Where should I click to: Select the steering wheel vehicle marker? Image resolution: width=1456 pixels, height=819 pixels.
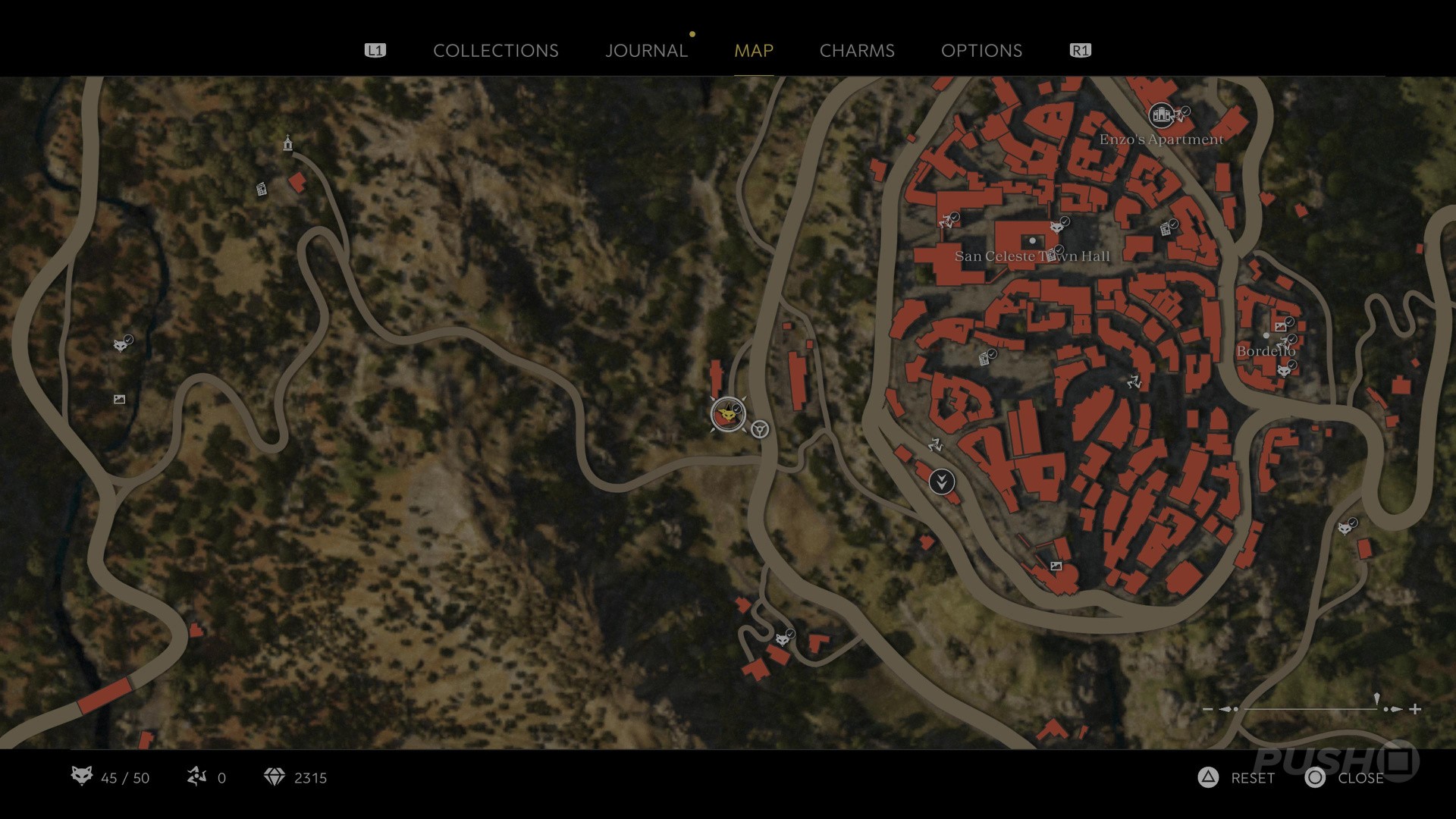click(760, 430)
